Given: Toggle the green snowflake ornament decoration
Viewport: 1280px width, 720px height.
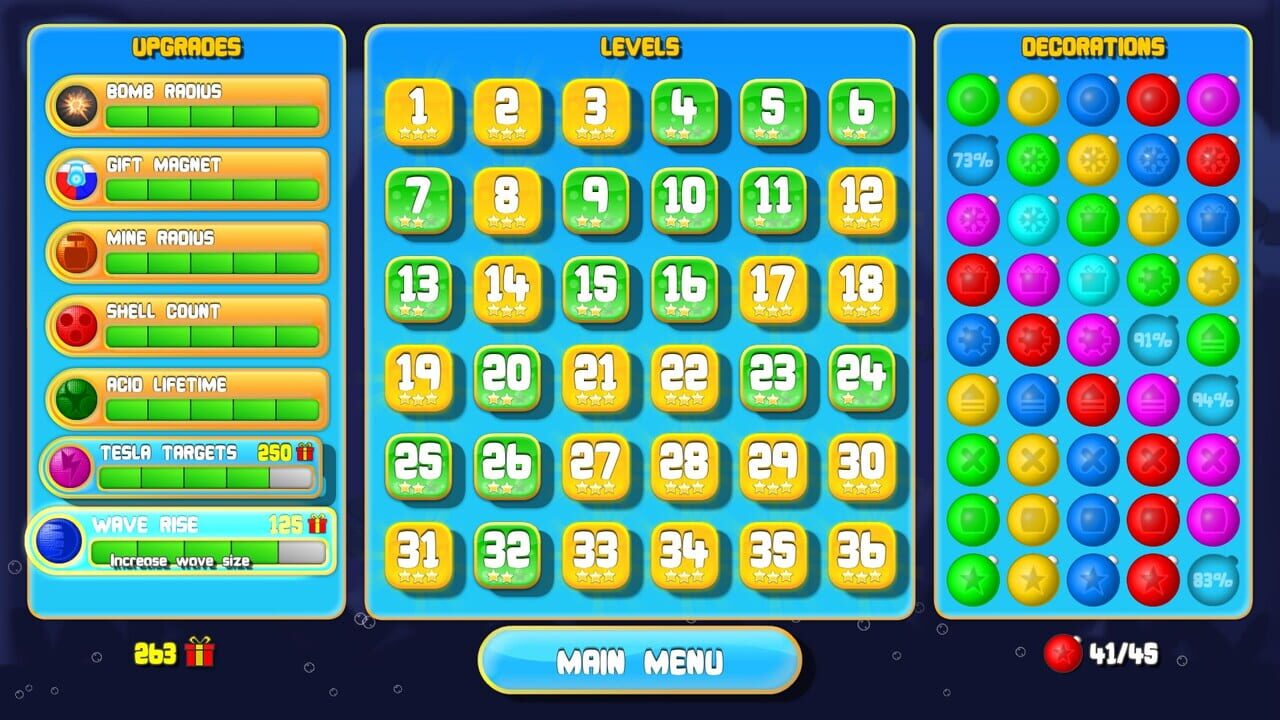Looking at the screenshot, I should click(x=1033, y=161).
